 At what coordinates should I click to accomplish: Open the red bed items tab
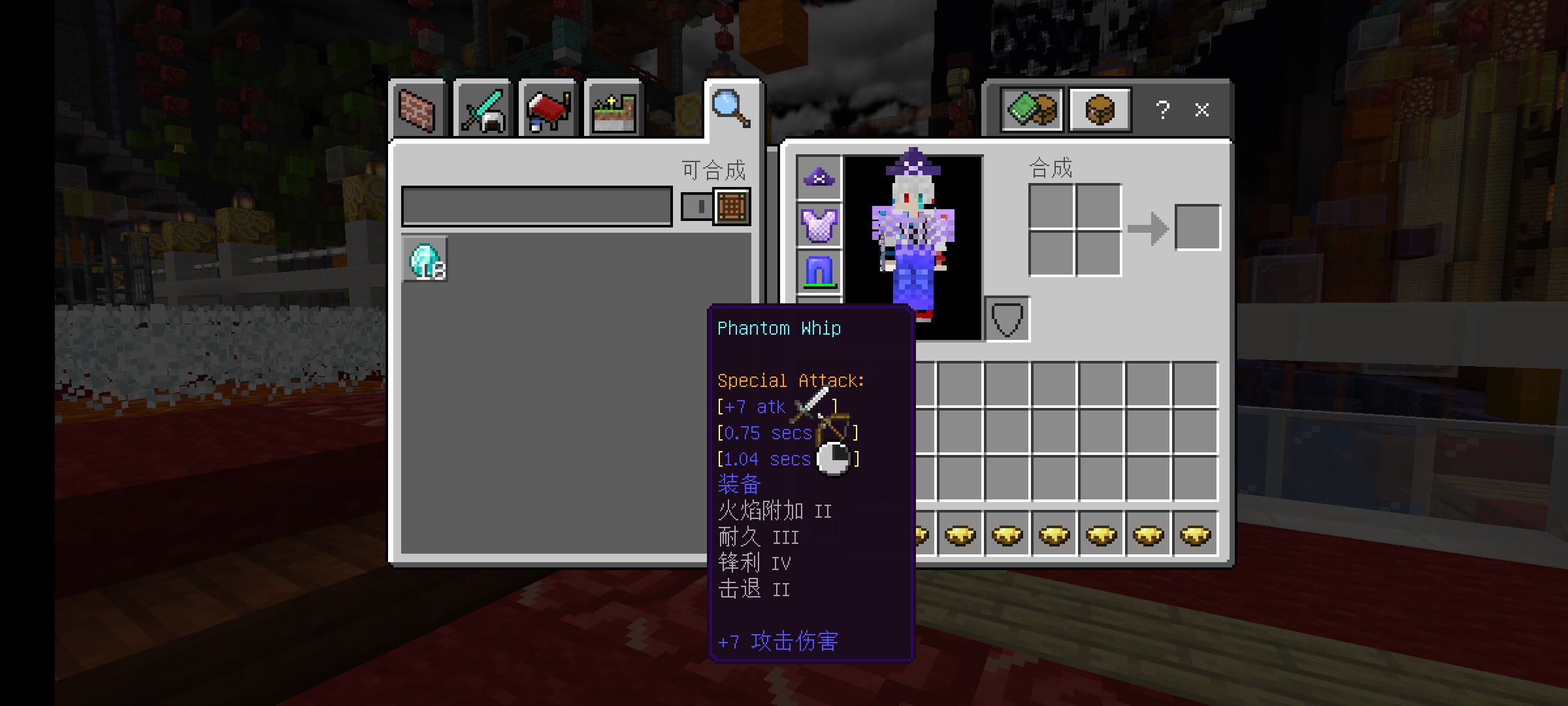[547, 110]
